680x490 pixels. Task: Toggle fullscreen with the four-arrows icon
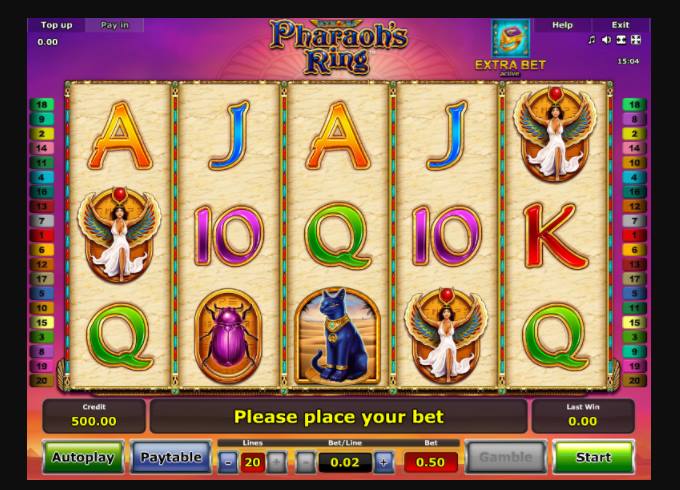(x=635, y=40)
